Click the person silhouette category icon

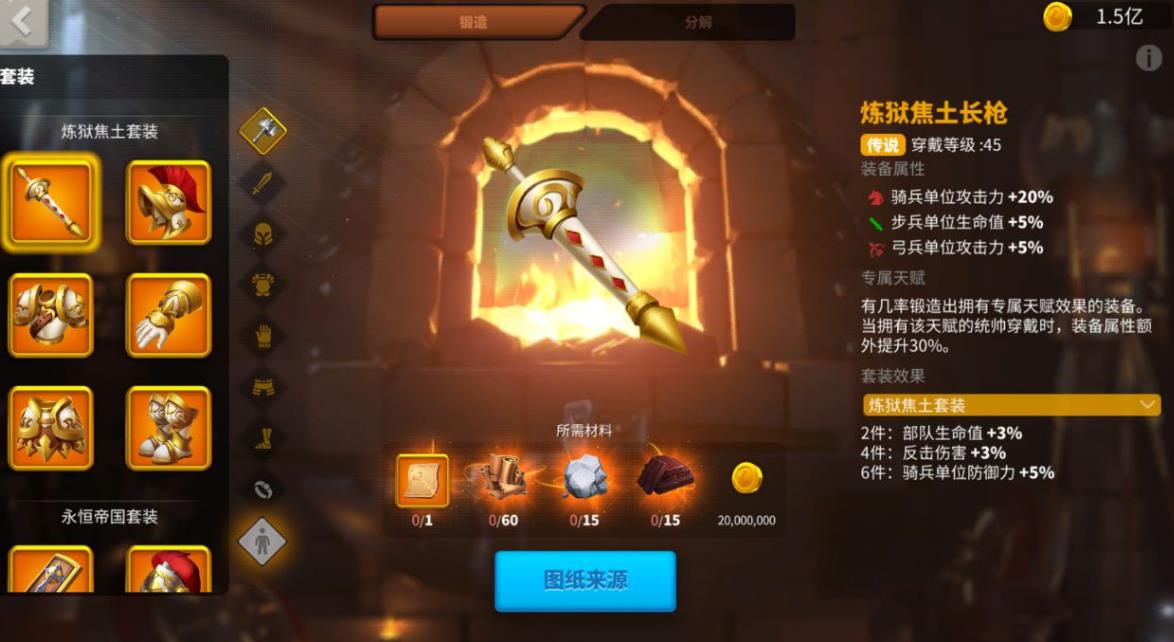click(x=262, y=541)
